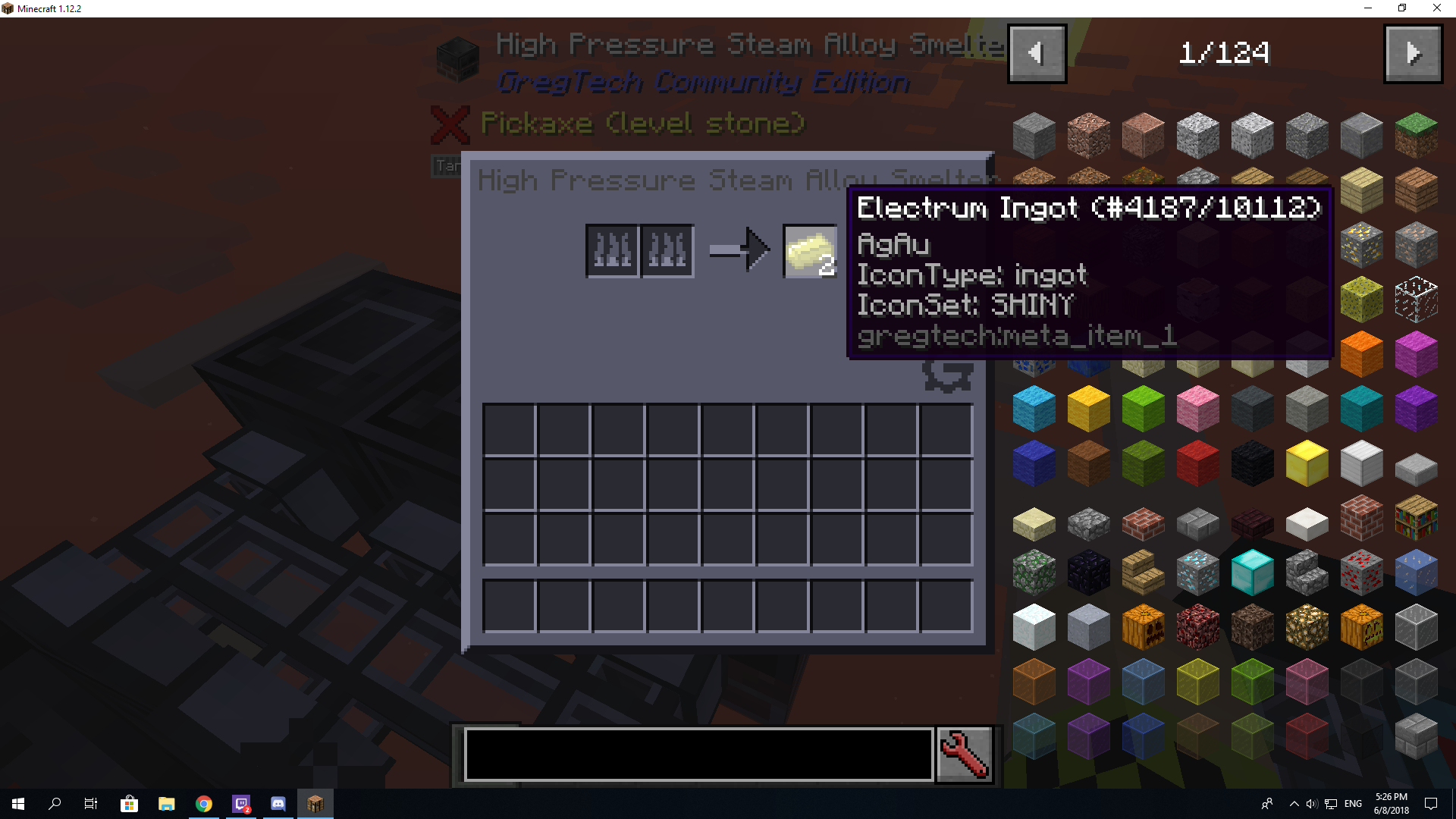Select the diamond block in item list
The image size is (1456, 819).
(x=1252, y=573)
